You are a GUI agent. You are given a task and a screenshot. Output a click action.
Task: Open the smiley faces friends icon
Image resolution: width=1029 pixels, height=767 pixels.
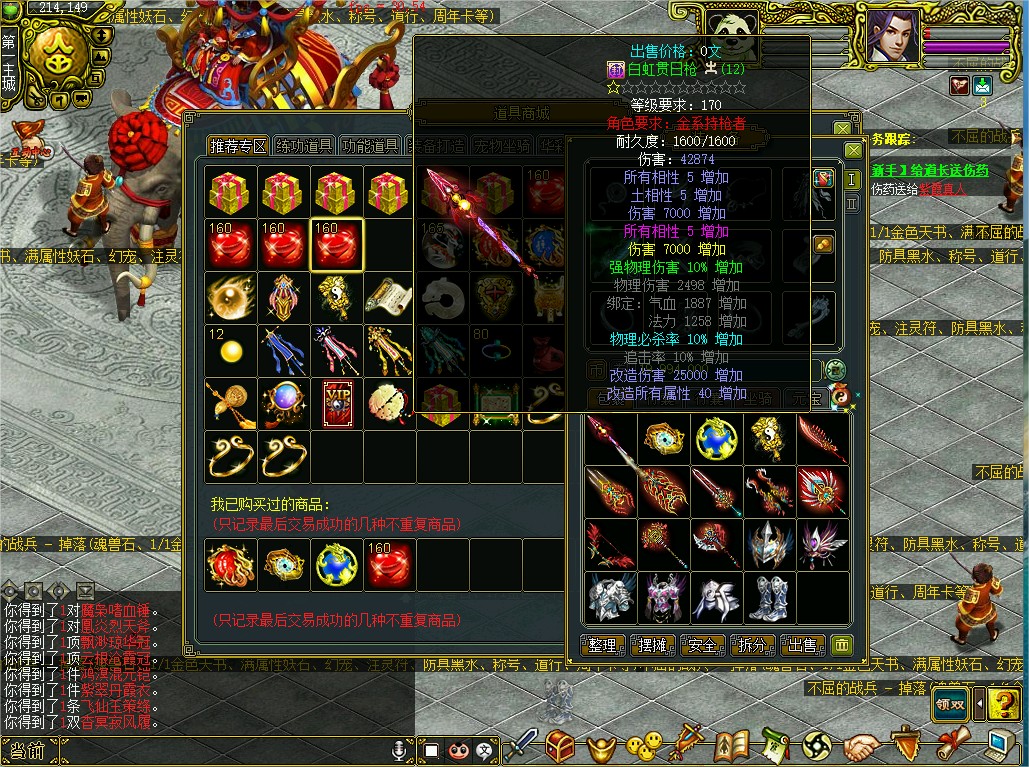pyautogui.click(x=645, y=746)
